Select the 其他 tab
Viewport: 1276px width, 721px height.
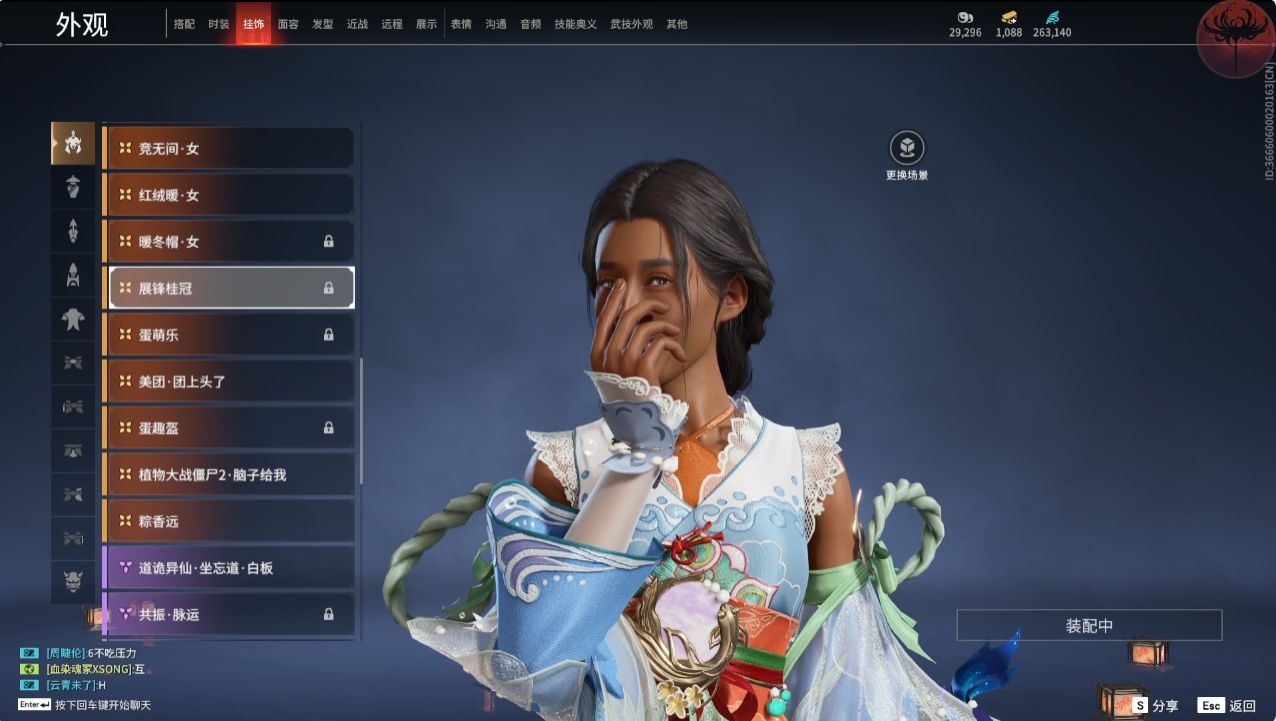click(677, 24)
